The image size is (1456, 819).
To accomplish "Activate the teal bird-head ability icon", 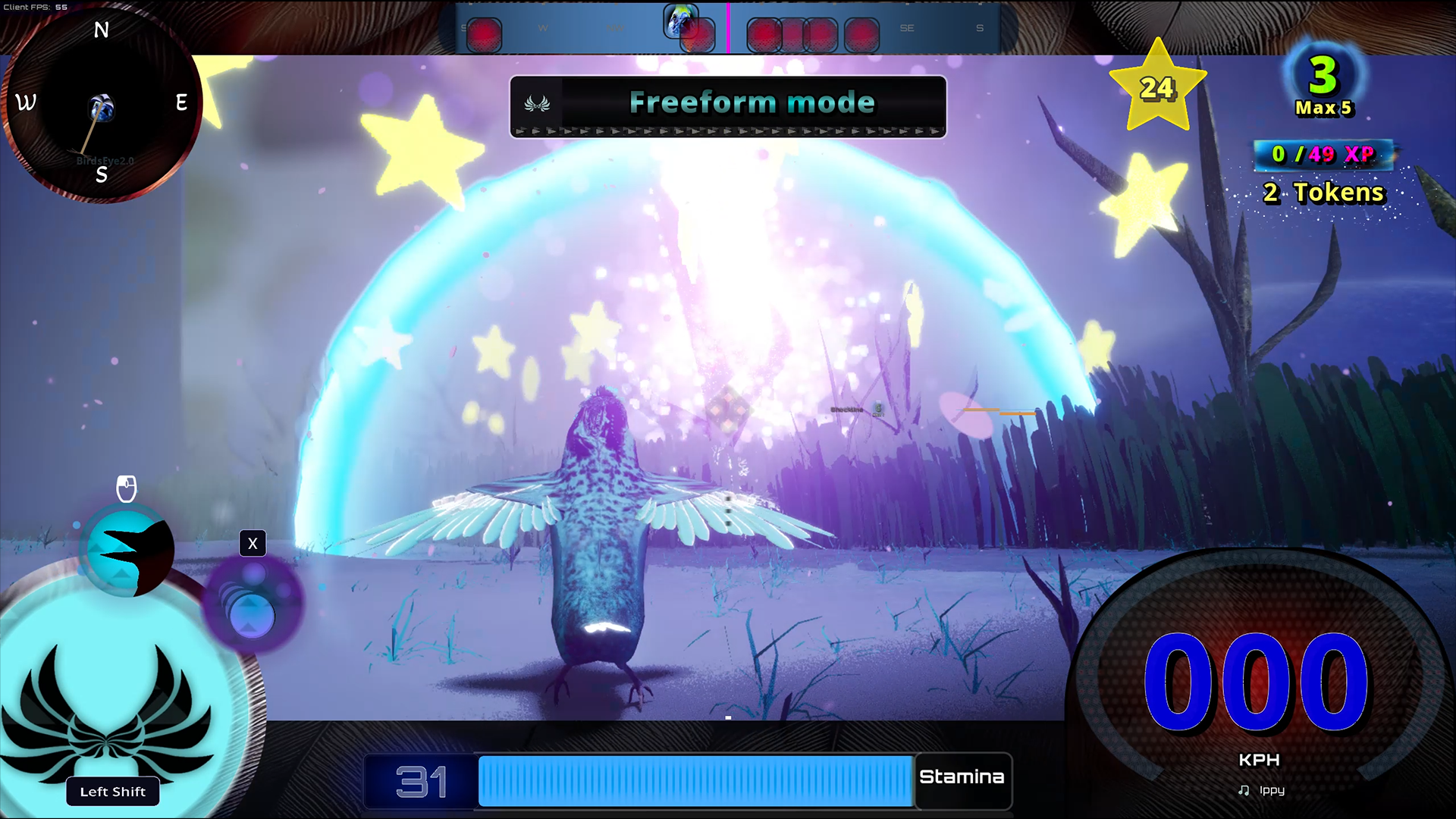I will point(127,551).
